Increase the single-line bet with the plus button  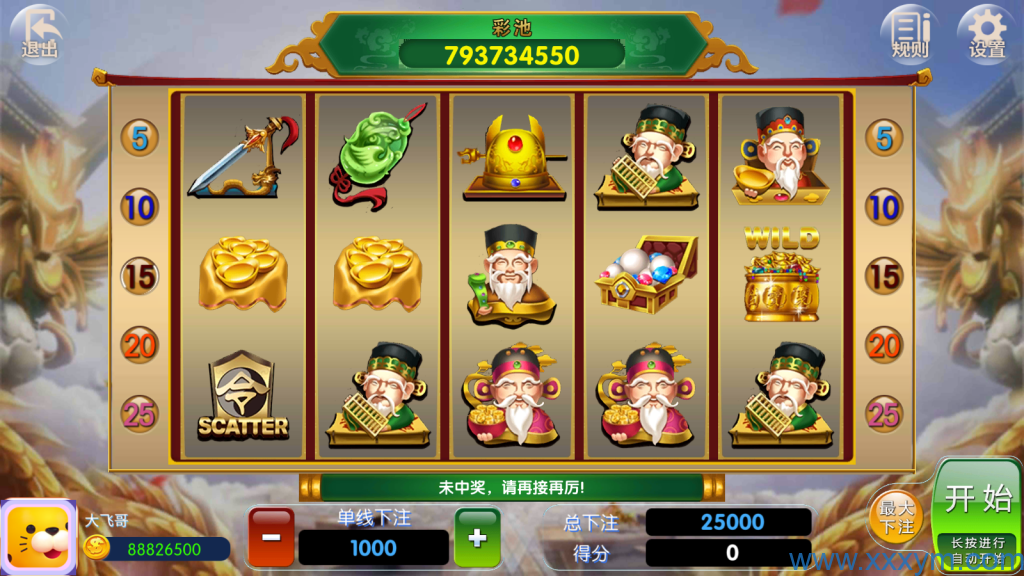coord(477,537)
